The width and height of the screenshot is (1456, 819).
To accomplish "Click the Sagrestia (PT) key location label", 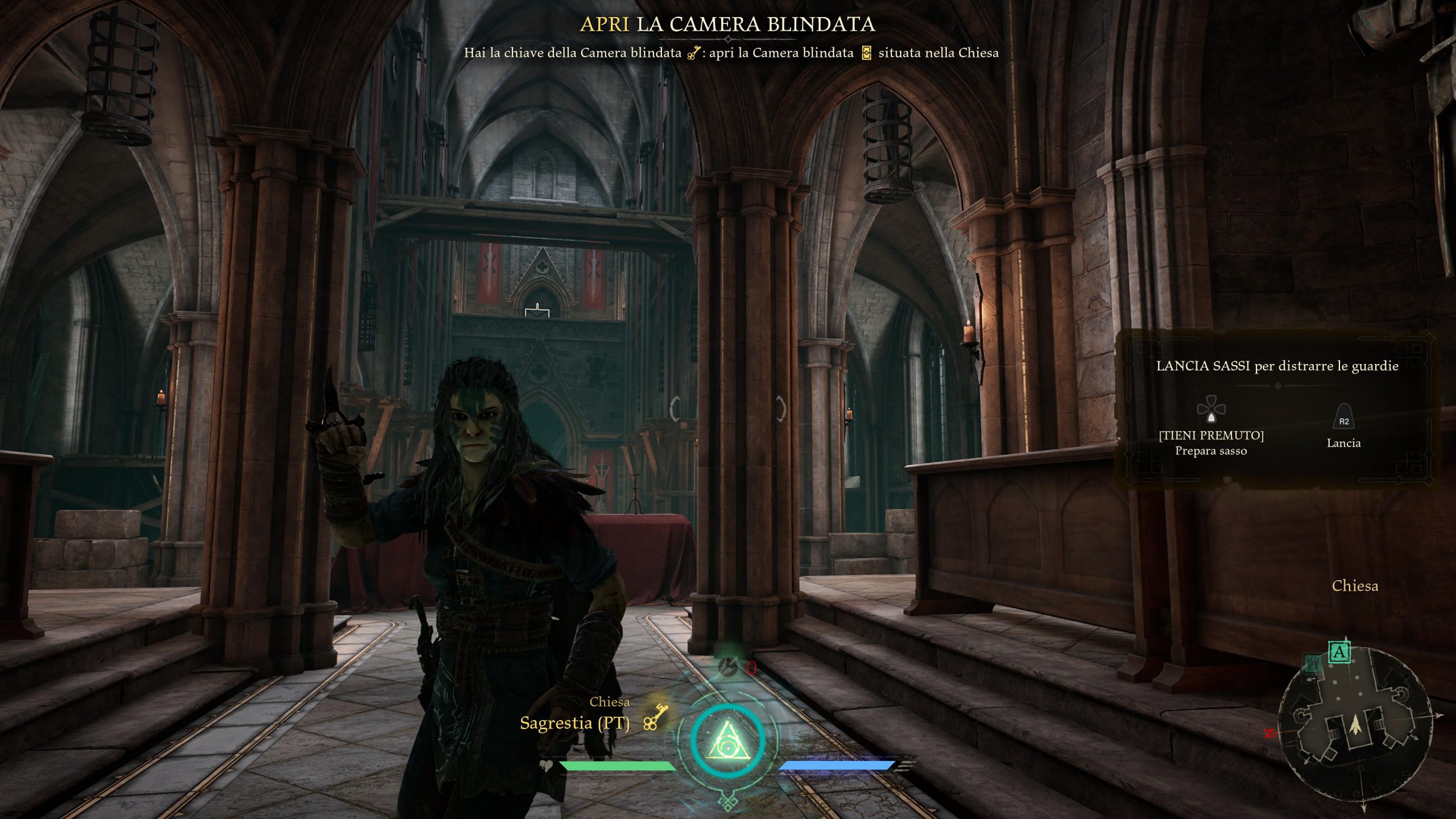I will [x=574, y=723].
